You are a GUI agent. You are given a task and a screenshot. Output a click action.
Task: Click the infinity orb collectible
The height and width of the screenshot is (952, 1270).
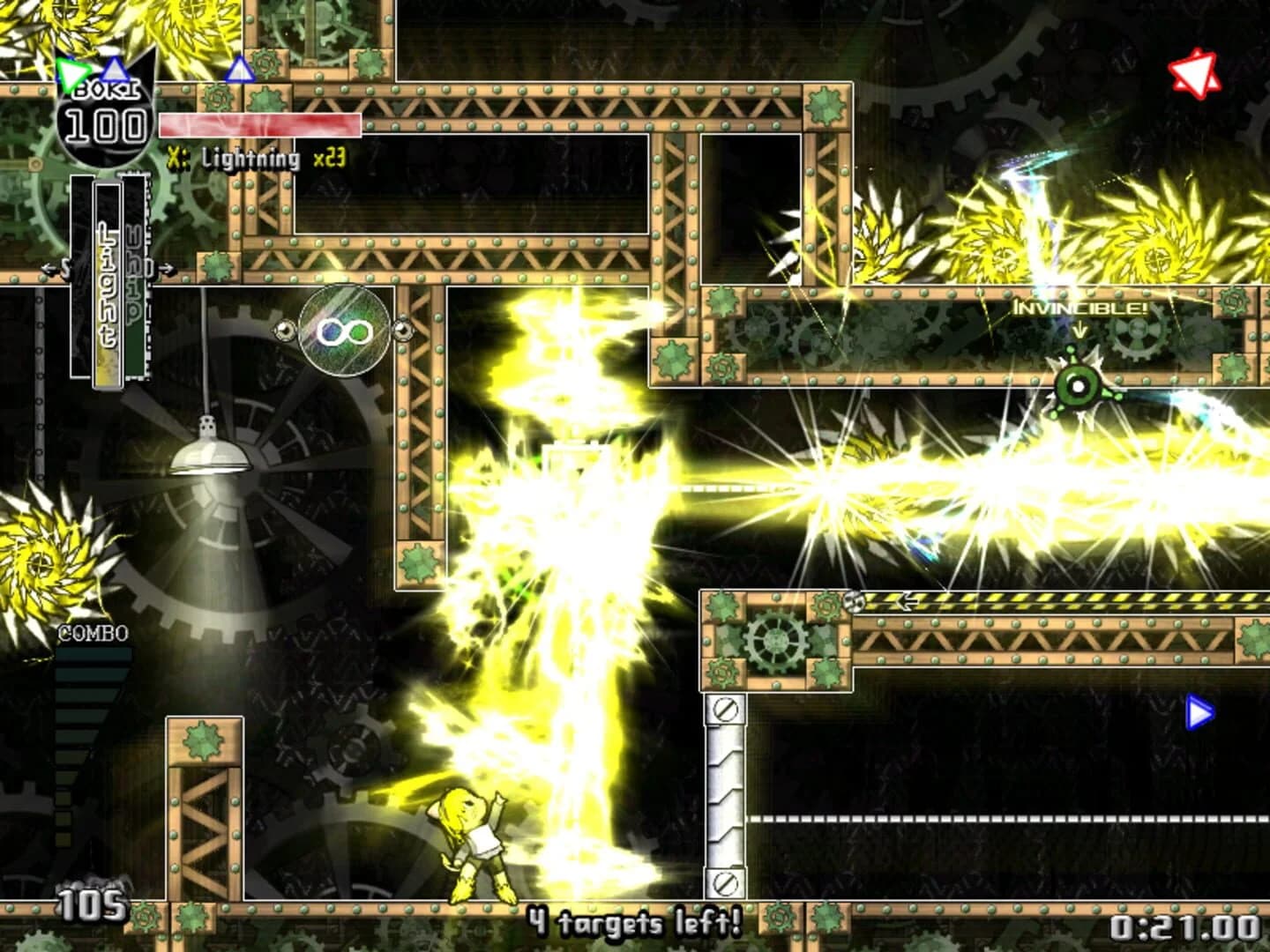coord(344,331)
